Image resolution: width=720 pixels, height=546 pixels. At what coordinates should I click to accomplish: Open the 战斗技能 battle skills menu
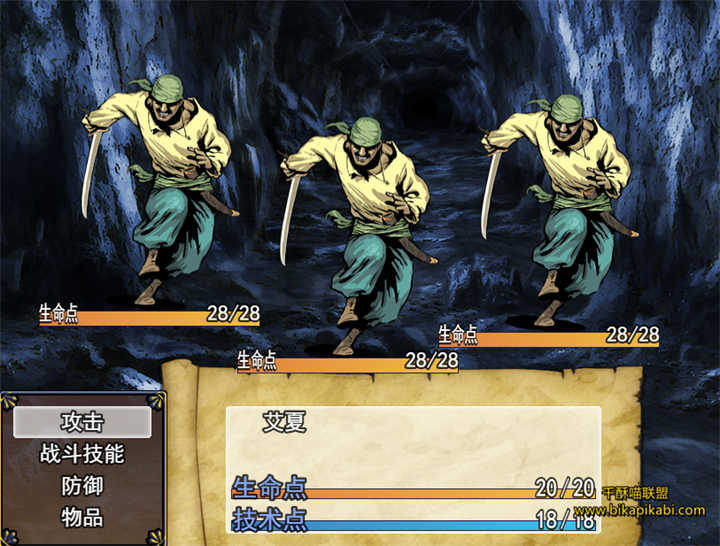coord(82,454)
